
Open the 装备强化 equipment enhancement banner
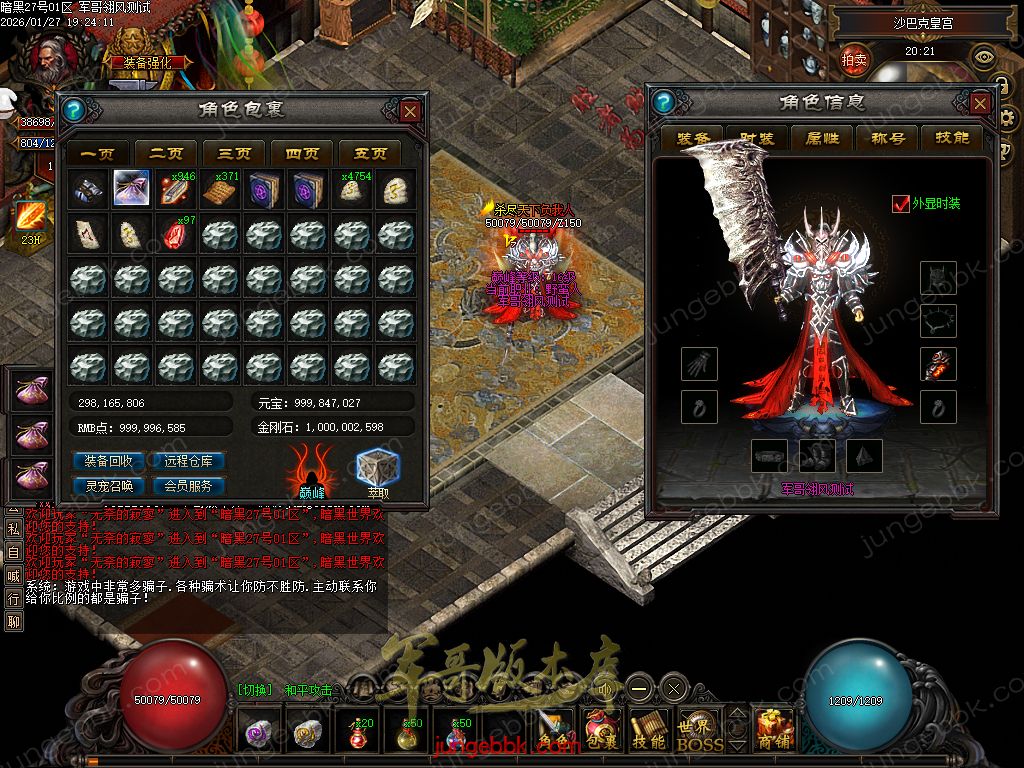[x=153, y=61]
